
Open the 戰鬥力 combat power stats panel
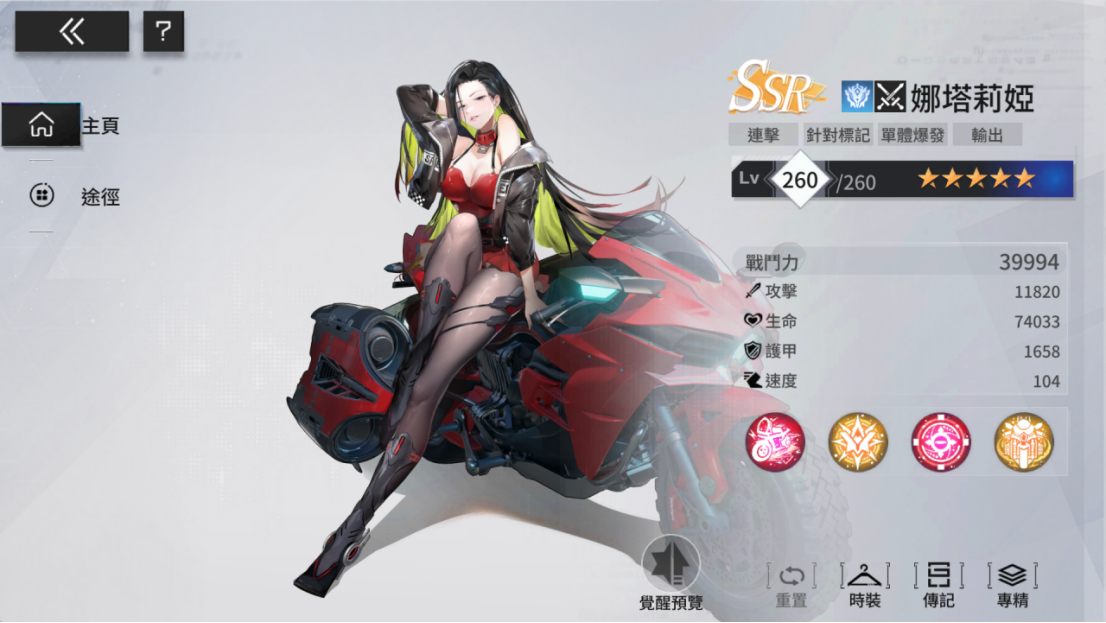[901, 262]
